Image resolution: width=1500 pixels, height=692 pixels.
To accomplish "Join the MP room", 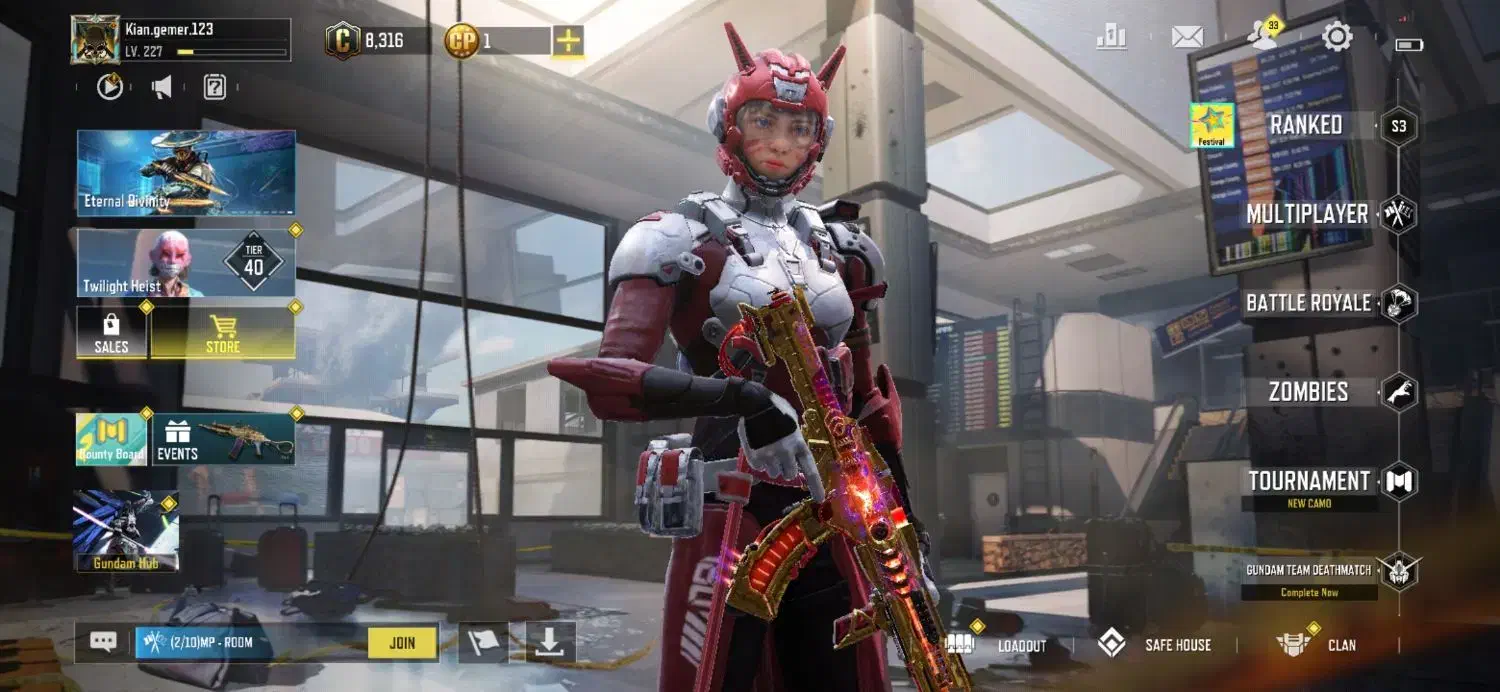I will tap(402, 643).
